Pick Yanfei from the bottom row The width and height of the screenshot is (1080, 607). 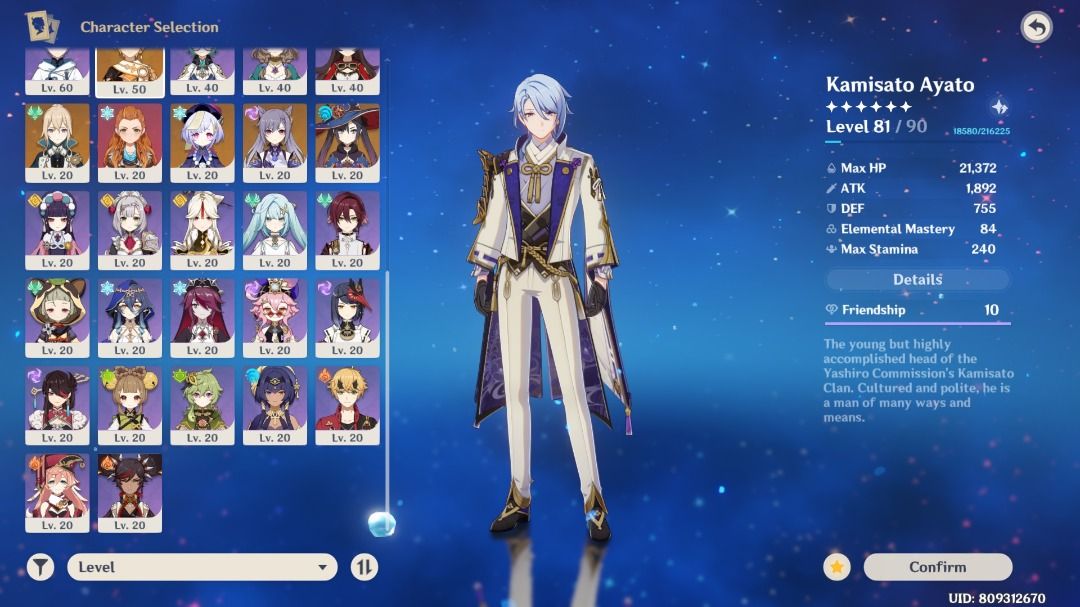[57, 488]
